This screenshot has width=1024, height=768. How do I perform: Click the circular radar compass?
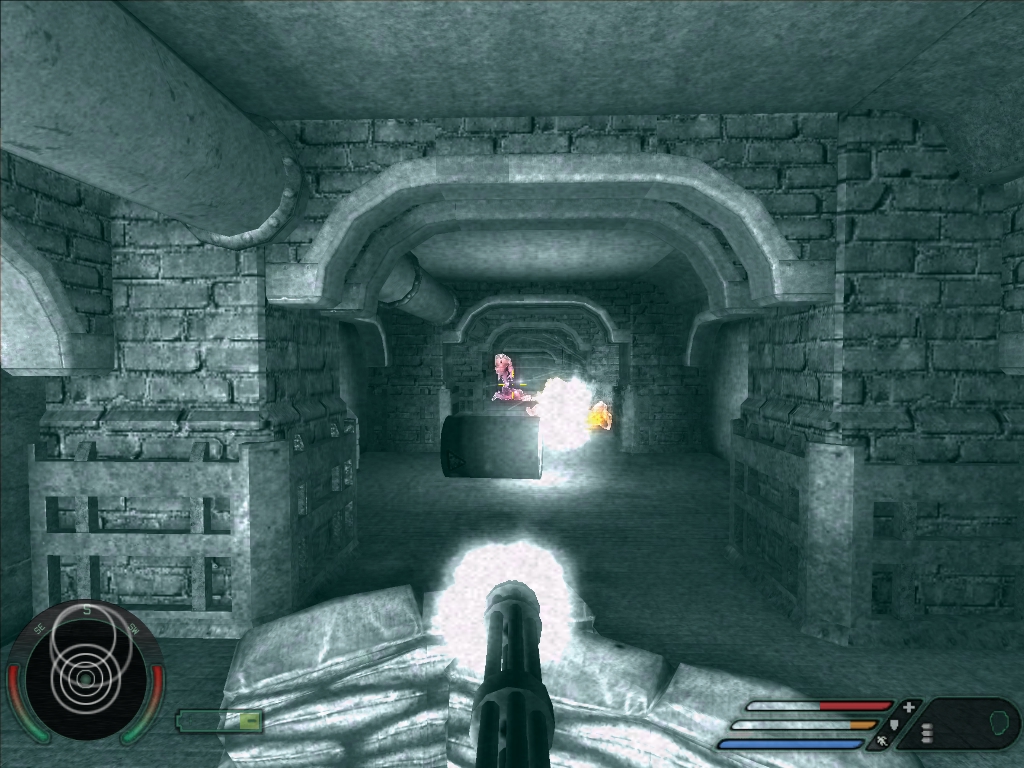click(84, 672)
